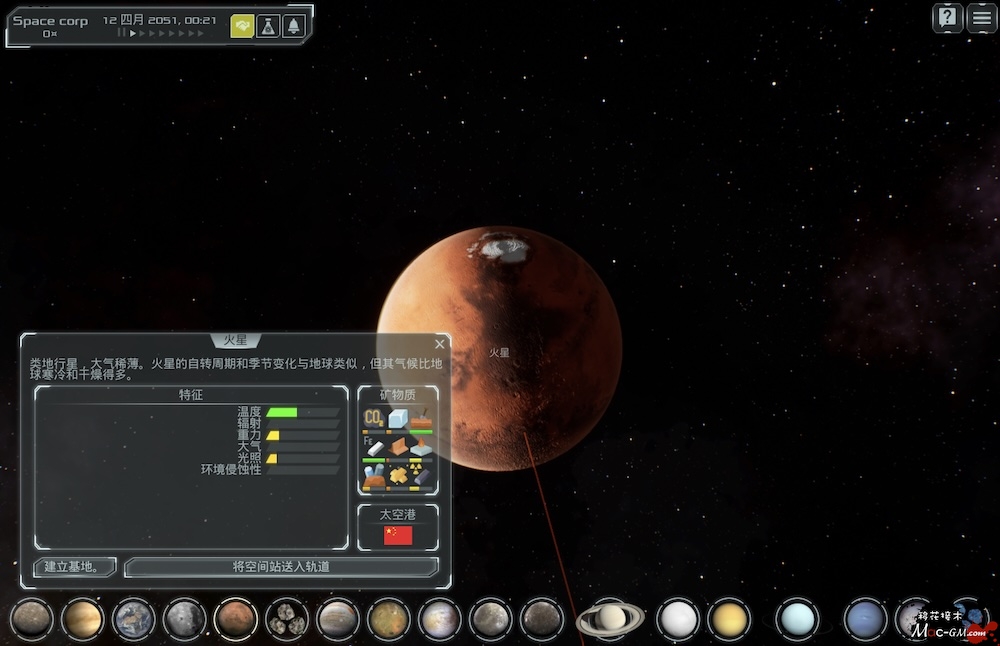Select the Chinese flag spaceport

tap(398, 536)
